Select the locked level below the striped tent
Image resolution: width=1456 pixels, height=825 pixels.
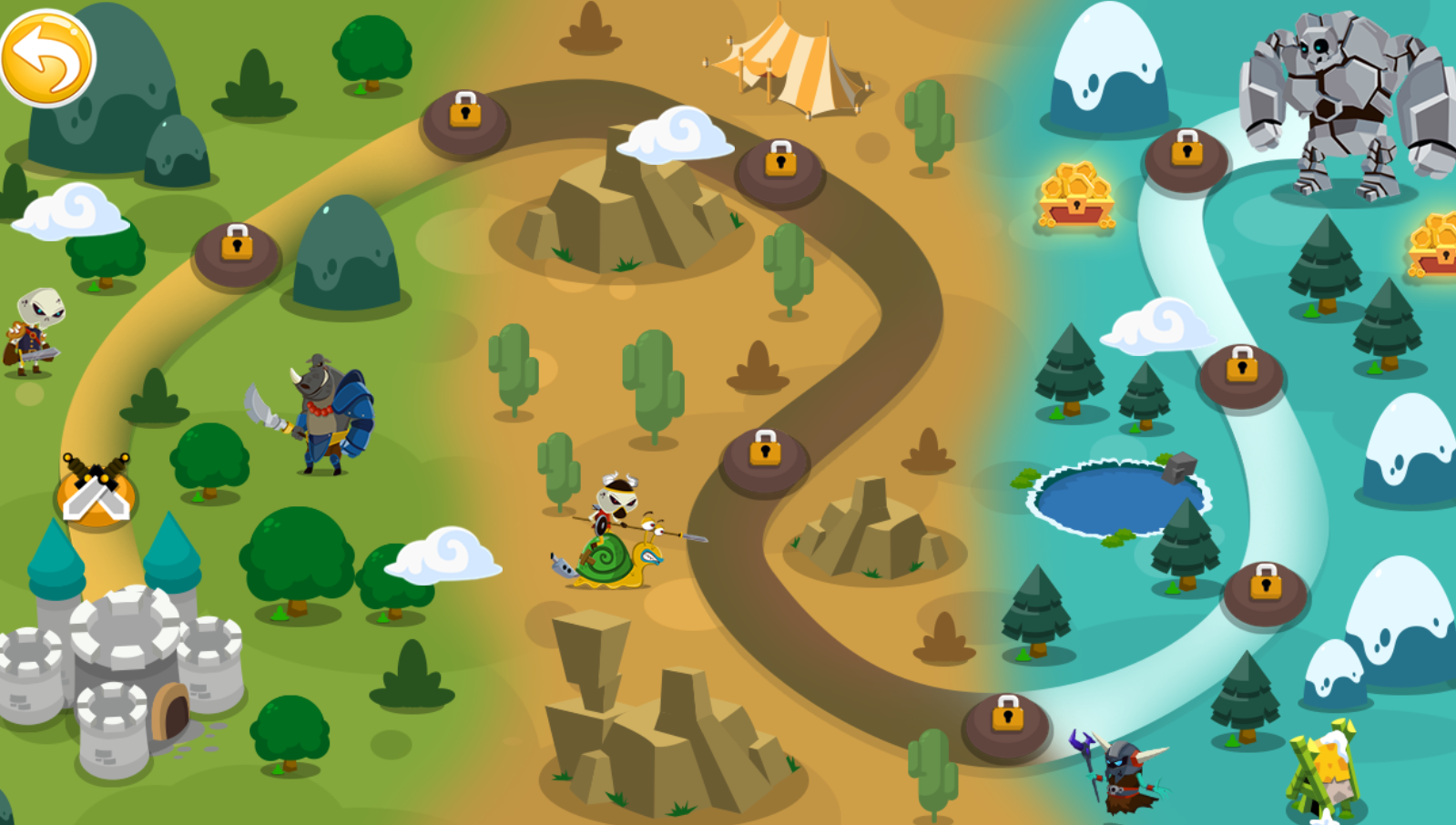coord(780,167)
